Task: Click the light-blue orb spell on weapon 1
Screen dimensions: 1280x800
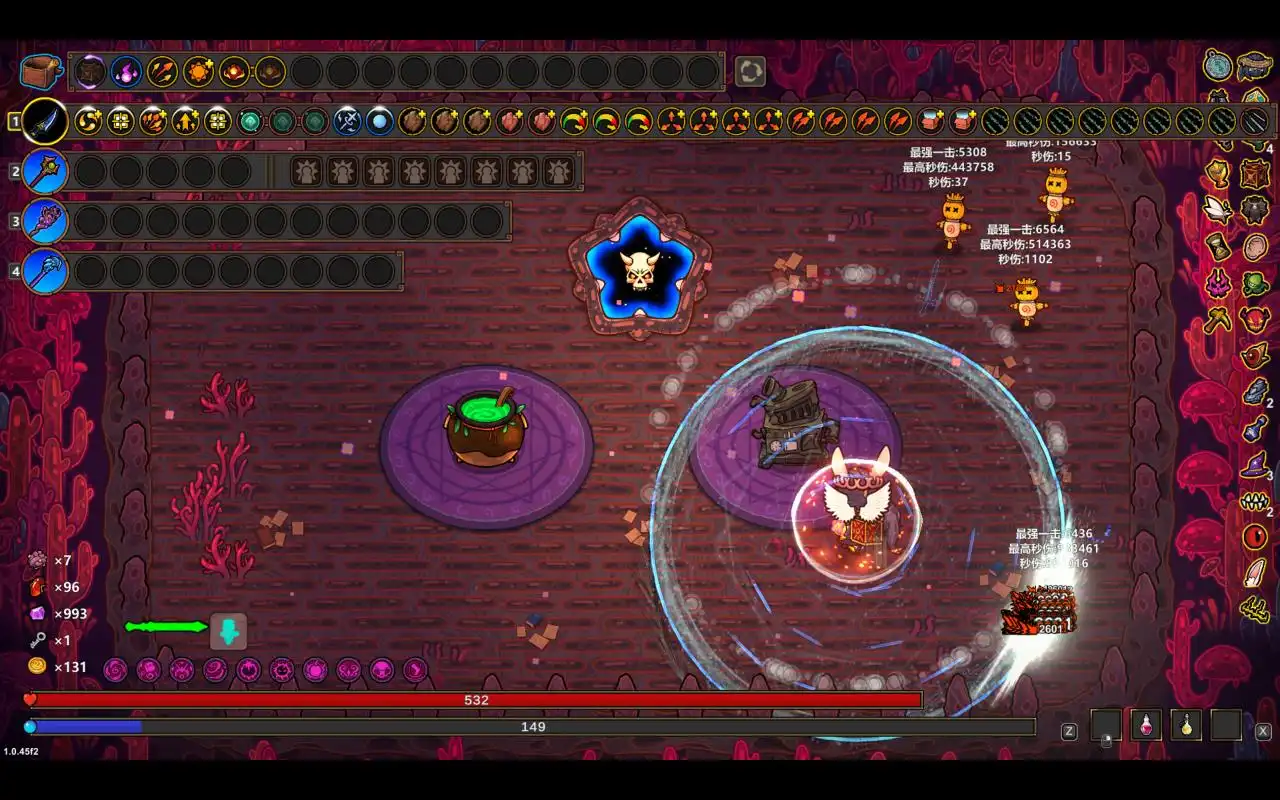Action: coord(379,122)
